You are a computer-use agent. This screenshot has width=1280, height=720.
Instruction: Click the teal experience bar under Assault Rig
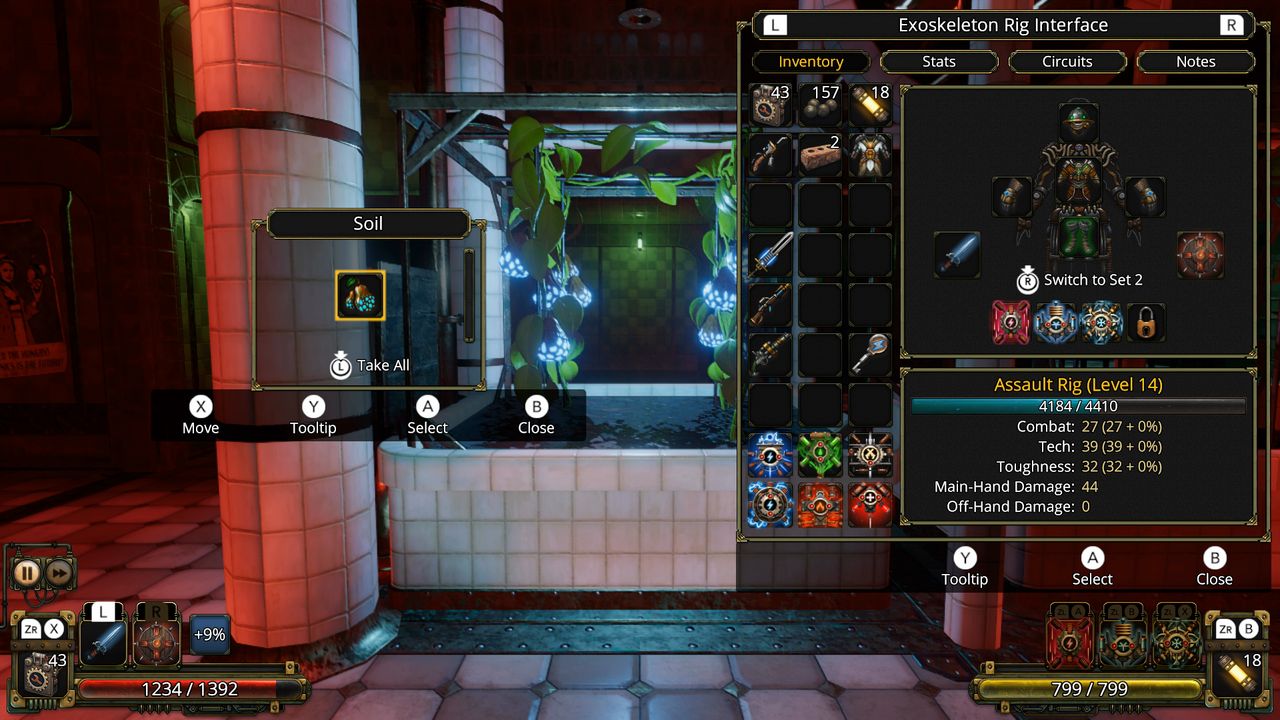[x=1077, y=405]
